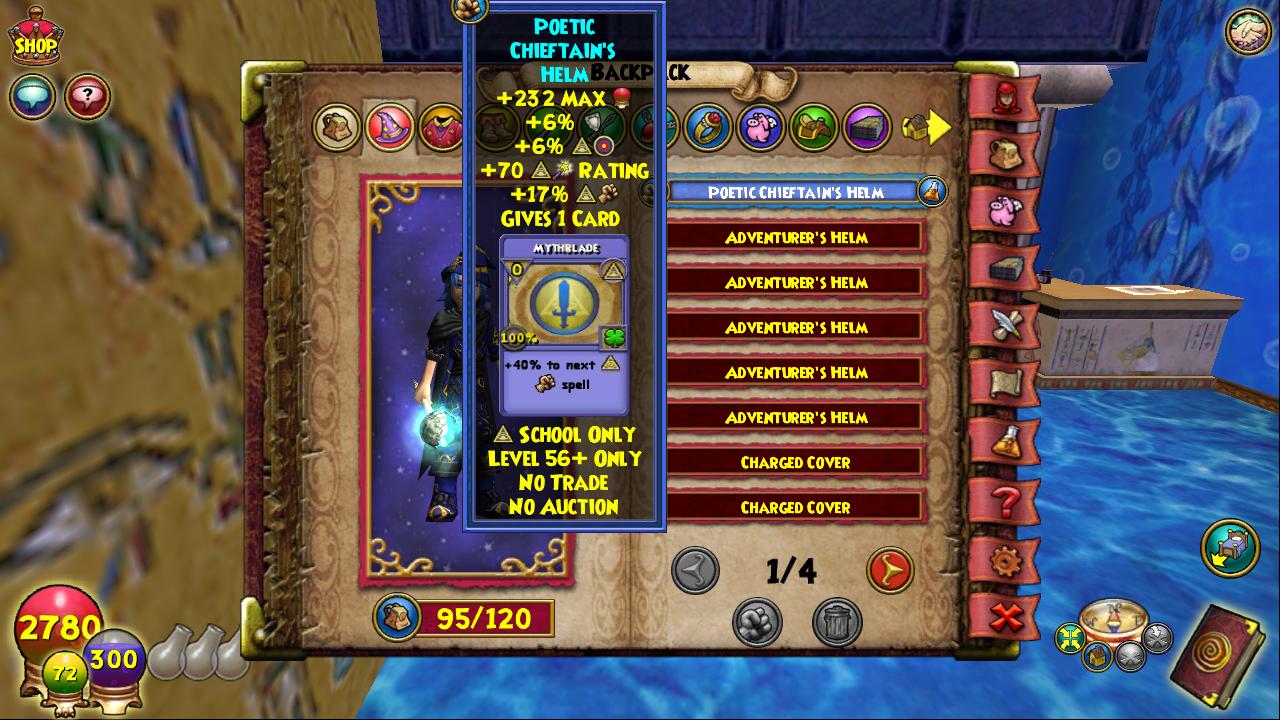1280x720 pixels.
Task: Go to the previous backpack page
Action: pyautogui.click(x=695, y=570)
